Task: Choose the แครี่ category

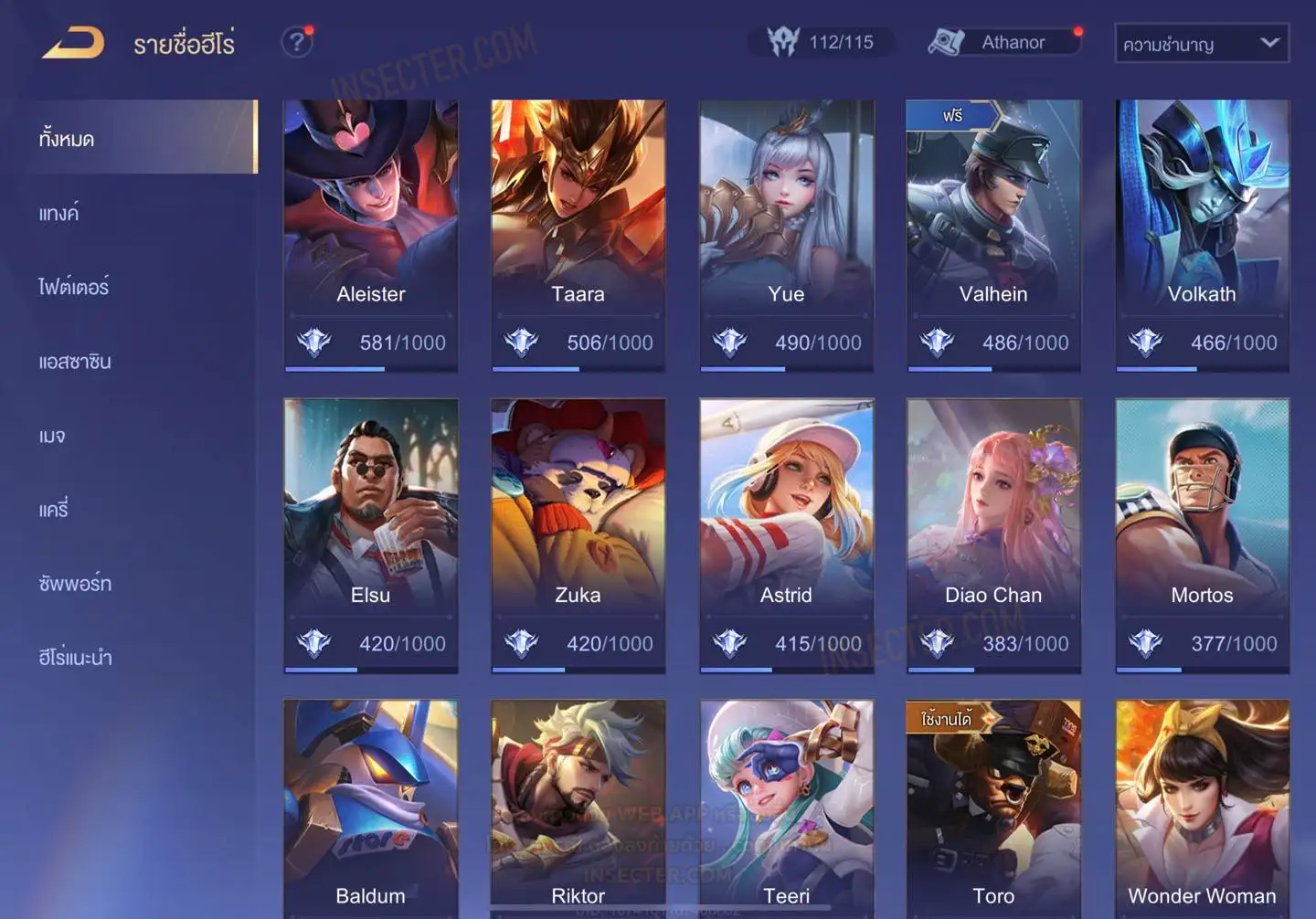Action: (x=54, y=510)
